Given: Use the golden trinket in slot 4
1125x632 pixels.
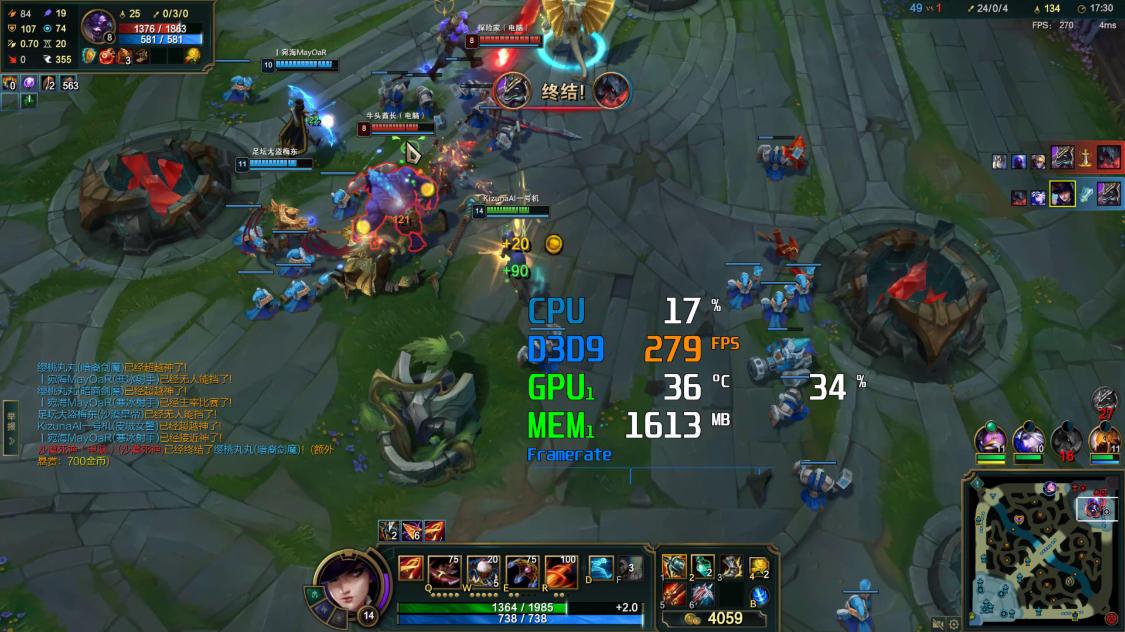Looking at the screenshot, I should [759, 568].
